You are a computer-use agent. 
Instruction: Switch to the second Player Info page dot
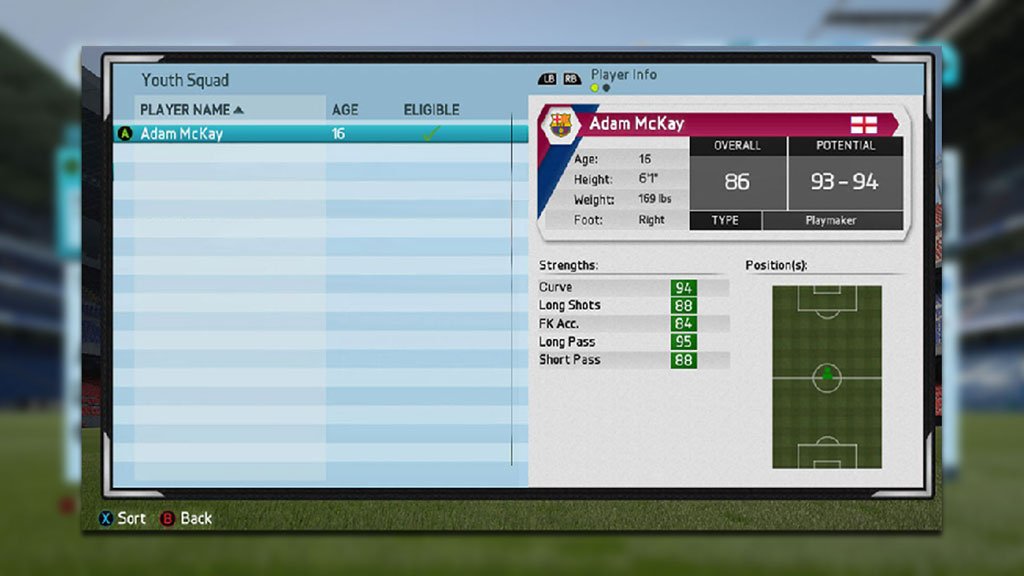[x=606, y=88]
